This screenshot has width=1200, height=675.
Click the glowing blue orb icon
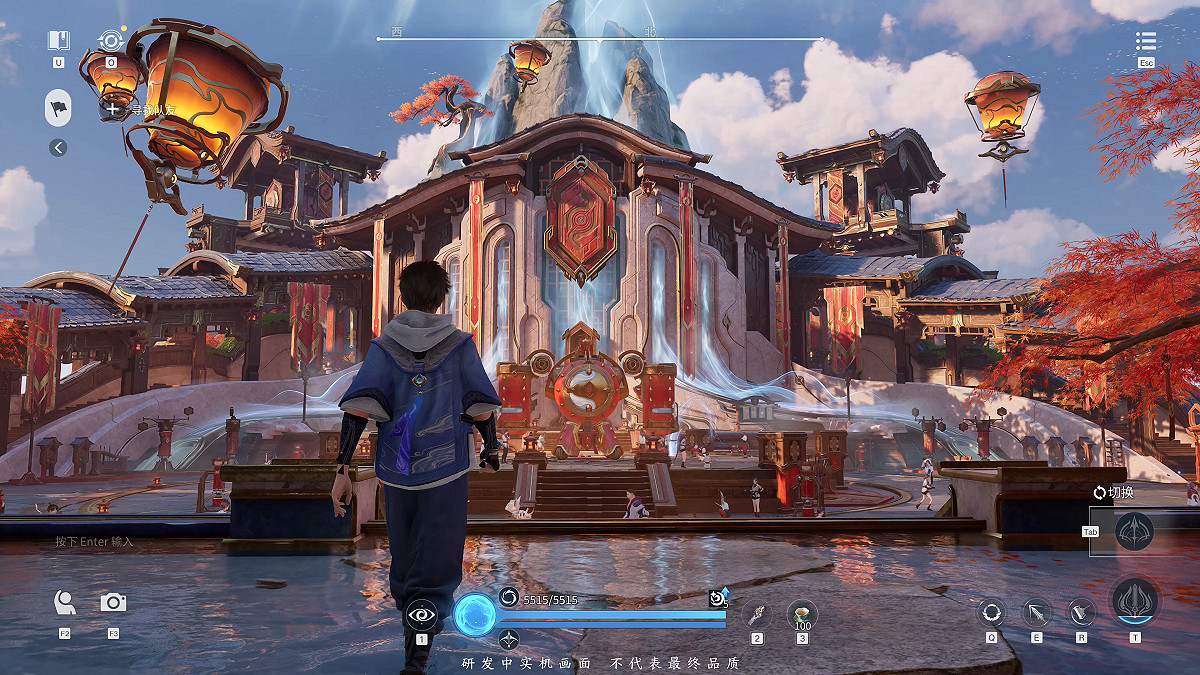474,615
